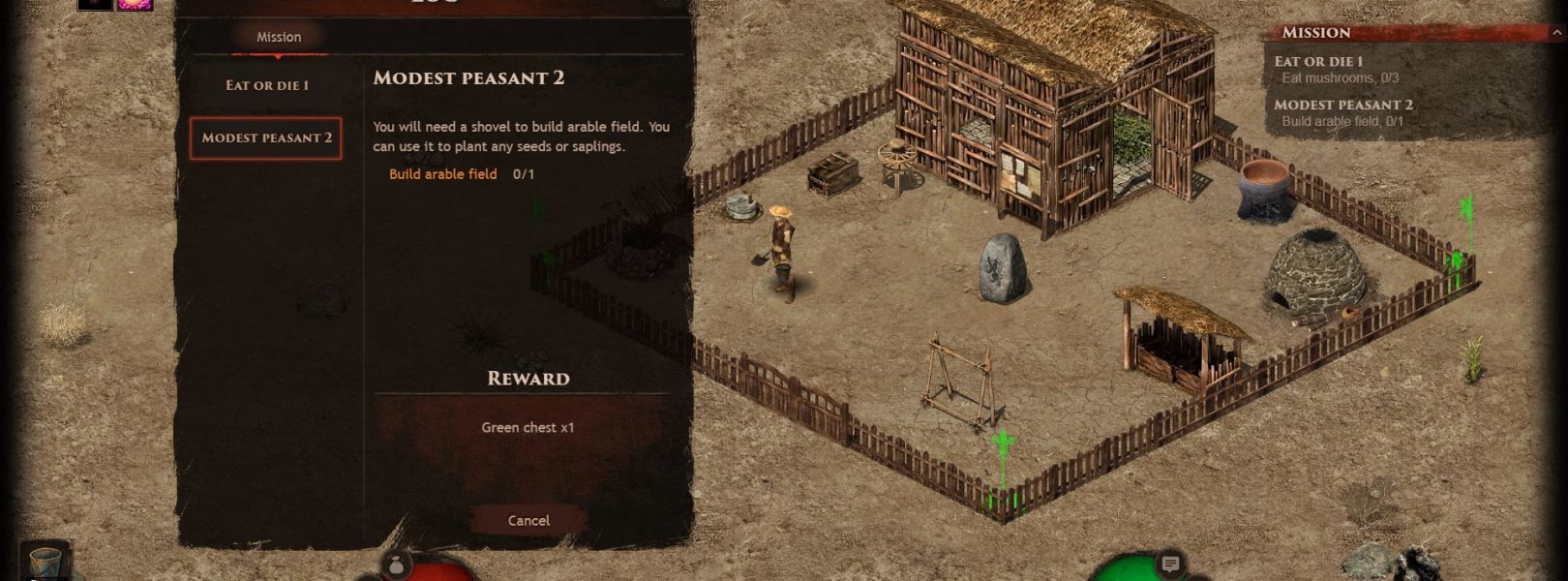Open the bag icon near the red orb

tap(396, 565)
